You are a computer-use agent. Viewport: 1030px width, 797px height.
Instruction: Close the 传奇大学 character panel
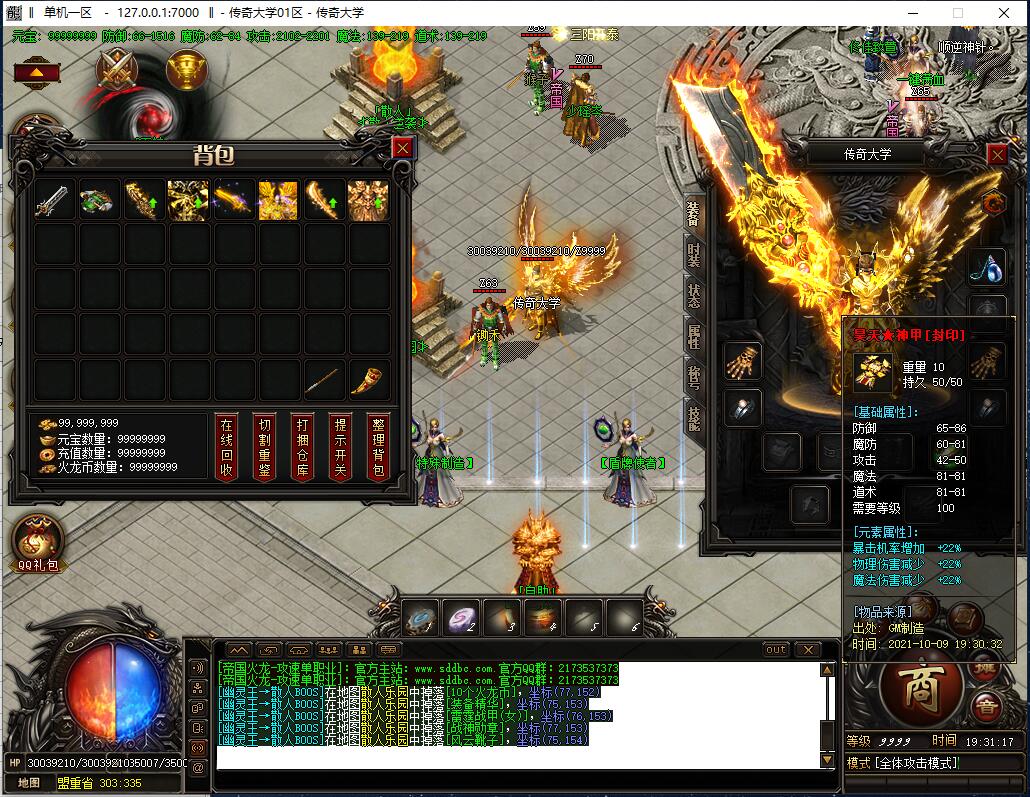tap(997, 154)
